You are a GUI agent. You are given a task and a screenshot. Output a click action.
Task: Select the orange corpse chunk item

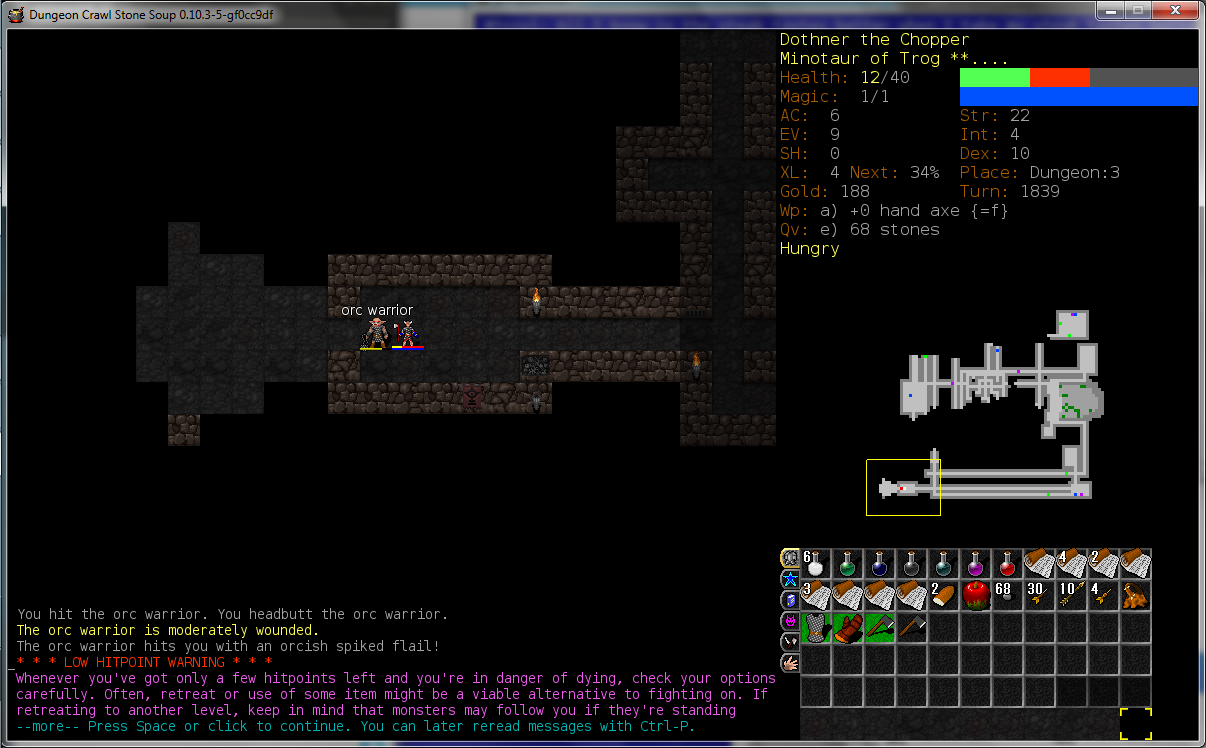[1136, 596]
